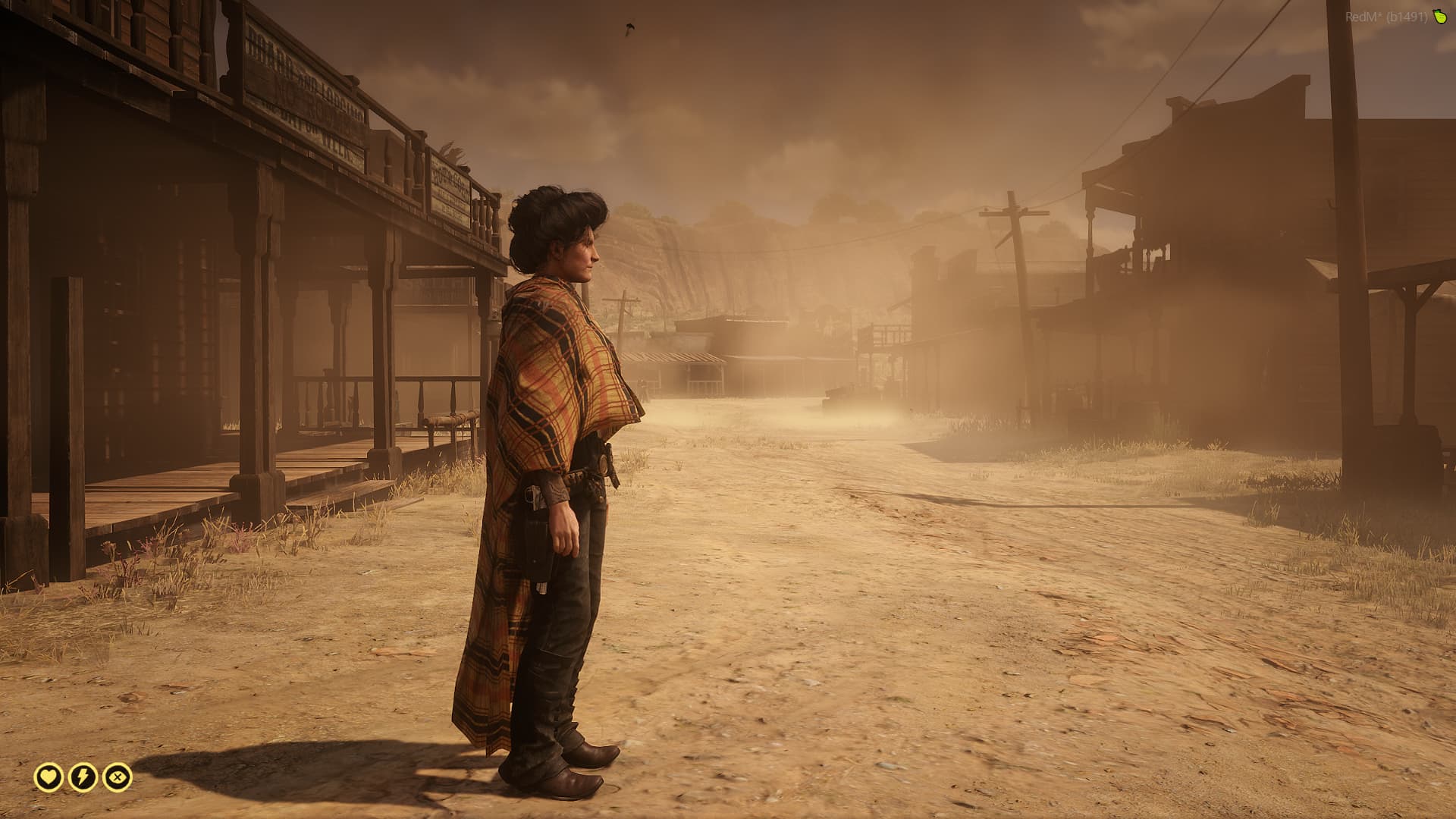Click the heart health core icon
The image size is (1456, 819).
[x=49, y=777]
